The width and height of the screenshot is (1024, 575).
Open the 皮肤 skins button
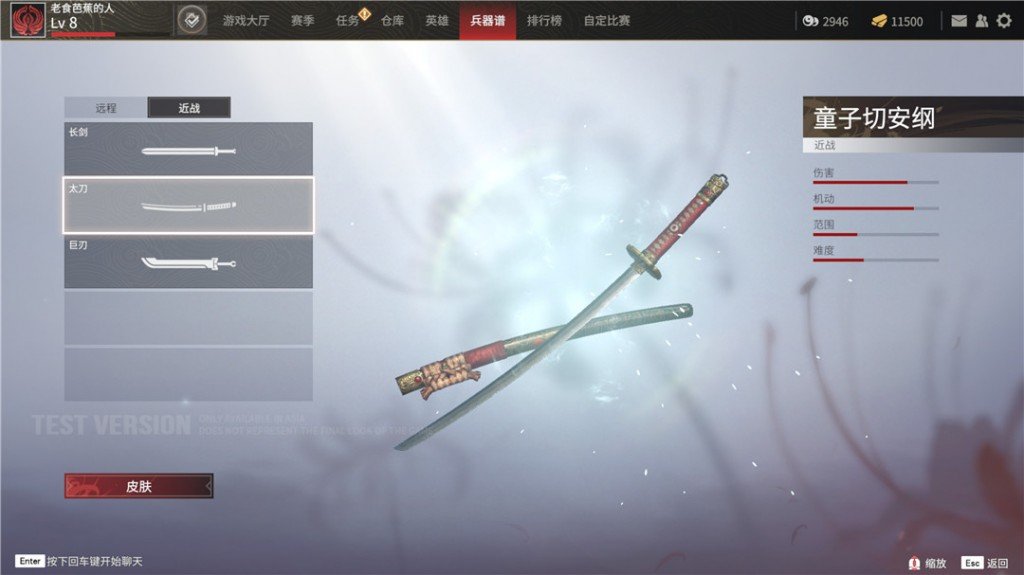coord(139,486)
